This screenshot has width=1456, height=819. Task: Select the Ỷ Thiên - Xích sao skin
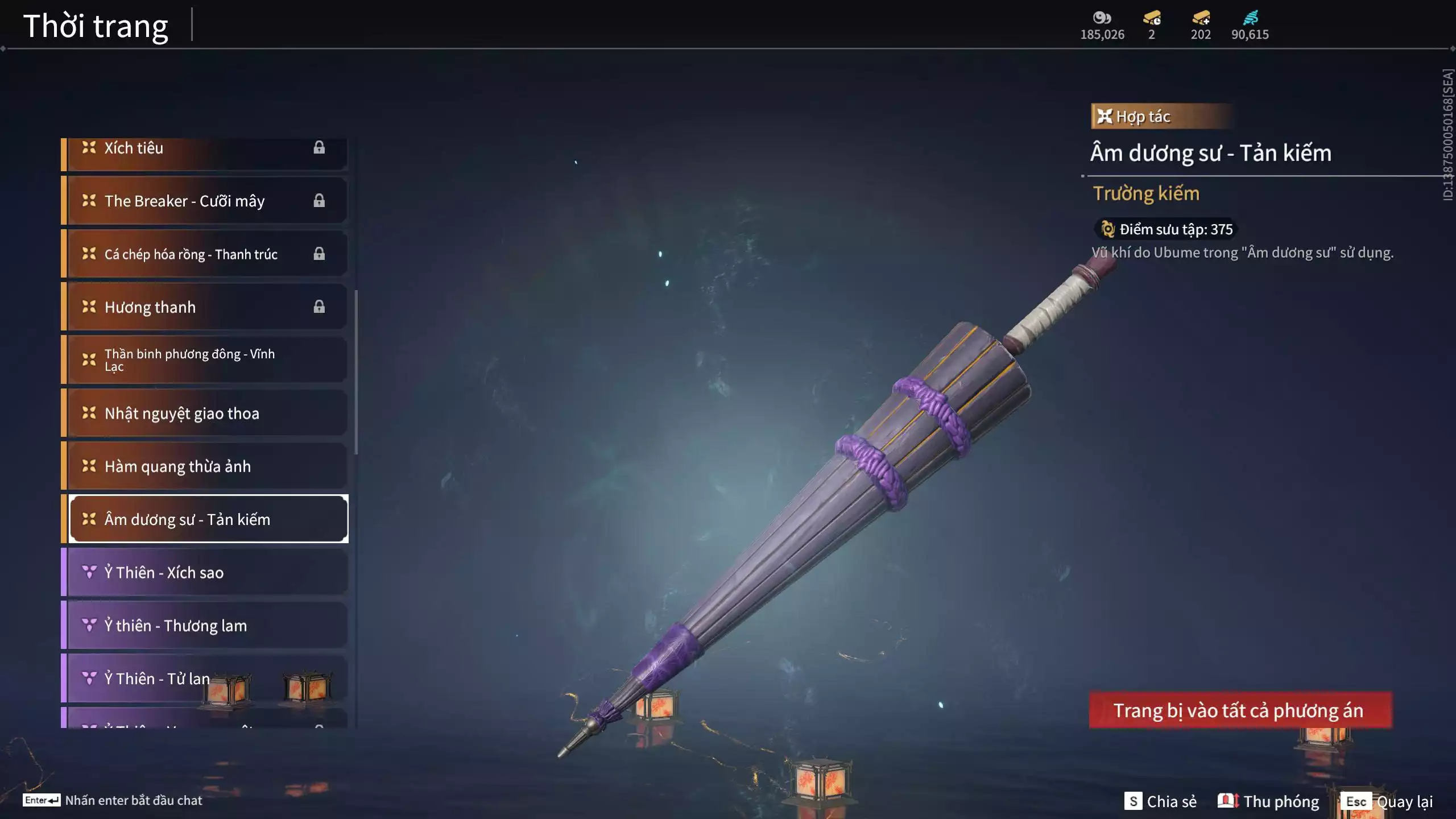tap(205, 573)
